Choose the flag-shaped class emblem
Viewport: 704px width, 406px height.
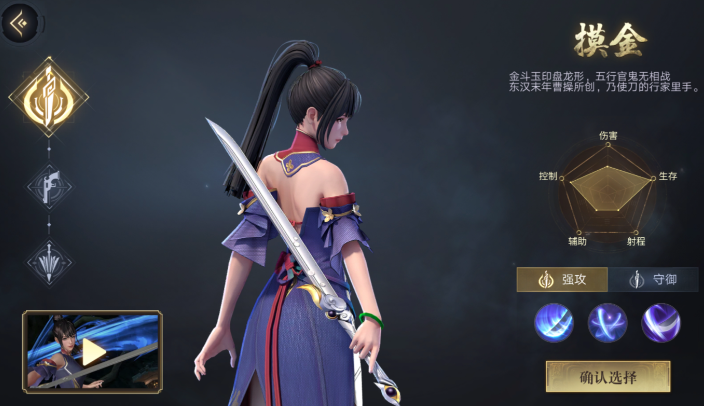pyautogui.click(x=48, y=185)
